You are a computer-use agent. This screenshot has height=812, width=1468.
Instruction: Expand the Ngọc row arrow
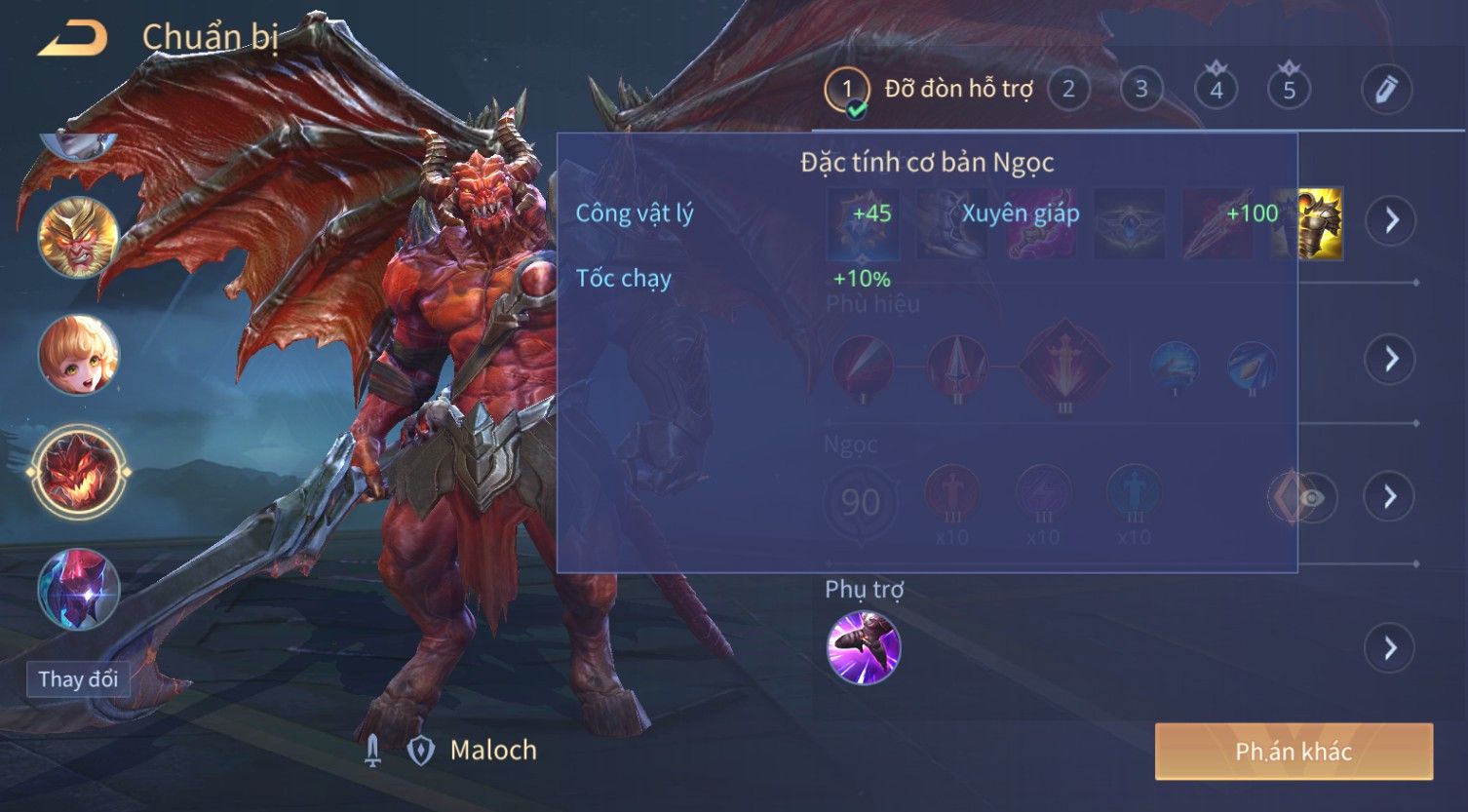coord(1390,497)
